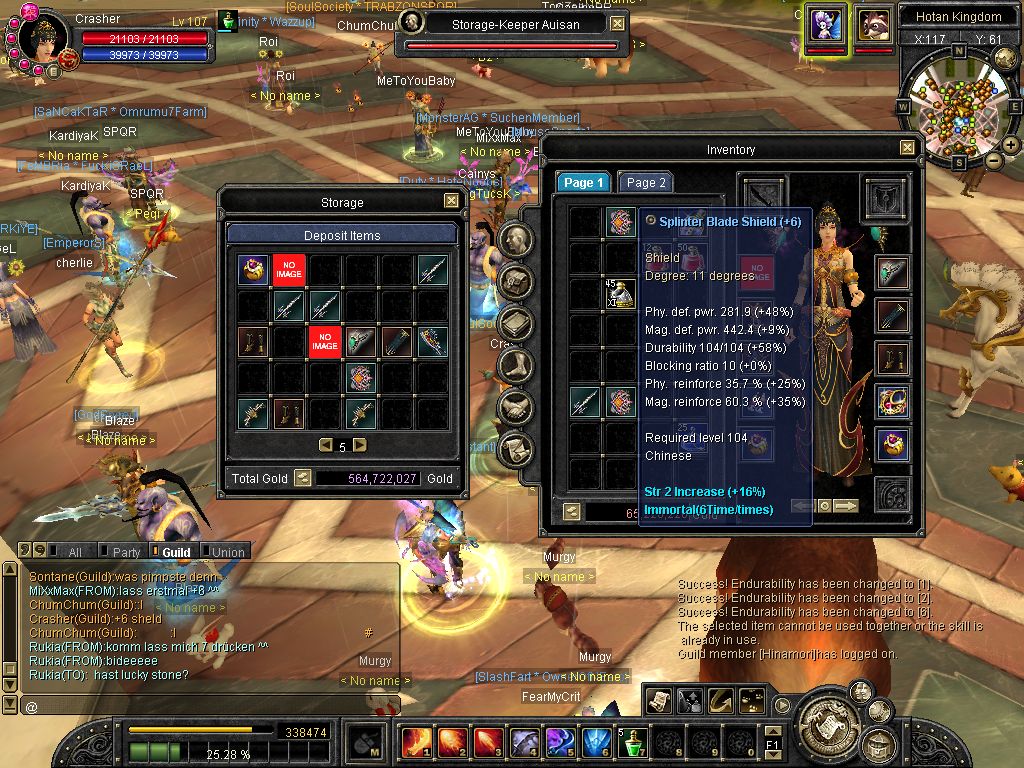Zoom in the minimap with plus button
The image size is (1024, 768).
point(1011,145)
